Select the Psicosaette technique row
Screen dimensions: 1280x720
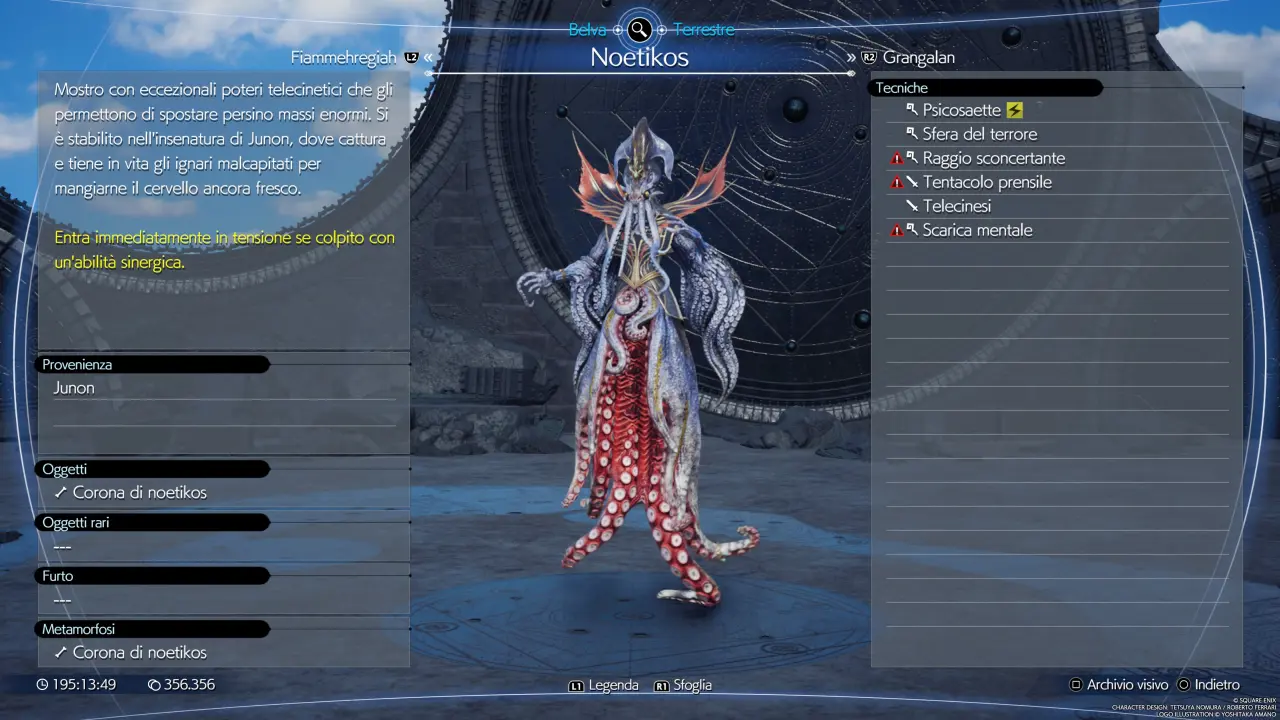[x=962, y=110]
